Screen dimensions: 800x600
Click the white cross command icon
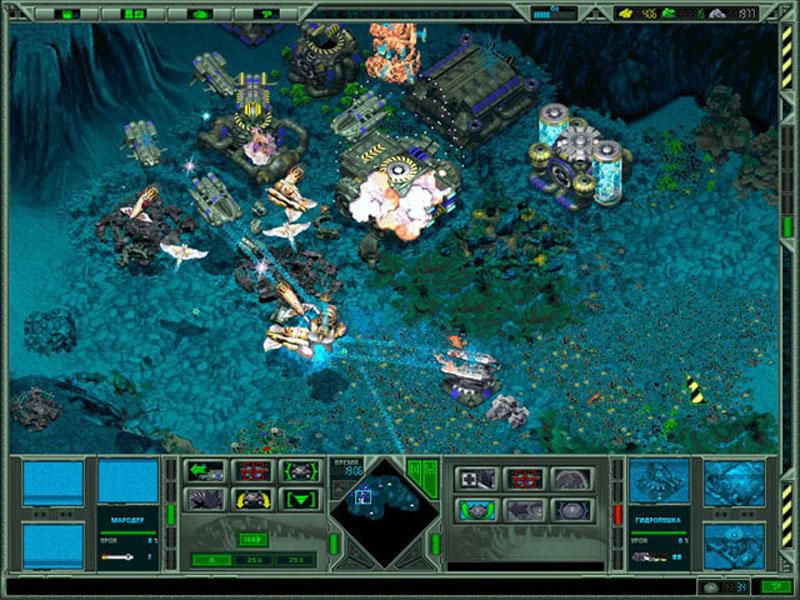coord(477,479)
